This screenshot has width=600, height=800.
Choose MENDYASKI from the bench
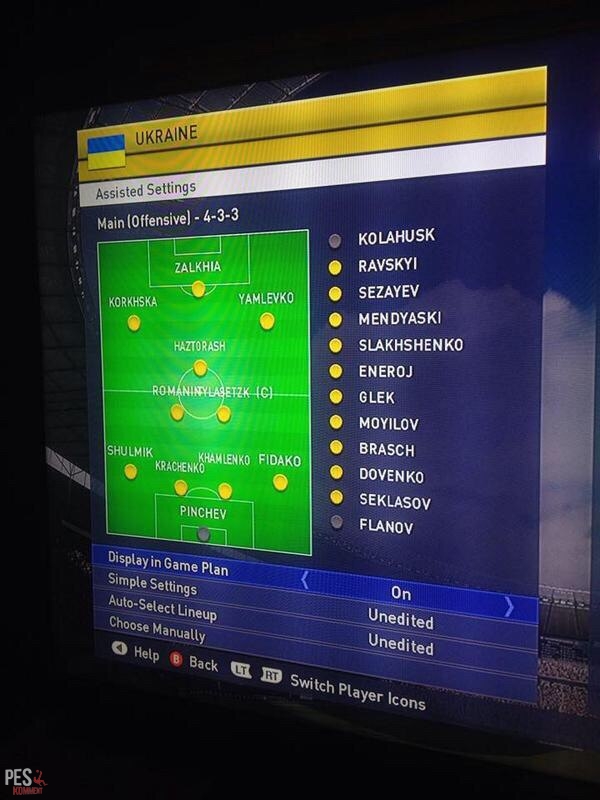[x=400, y=318]
